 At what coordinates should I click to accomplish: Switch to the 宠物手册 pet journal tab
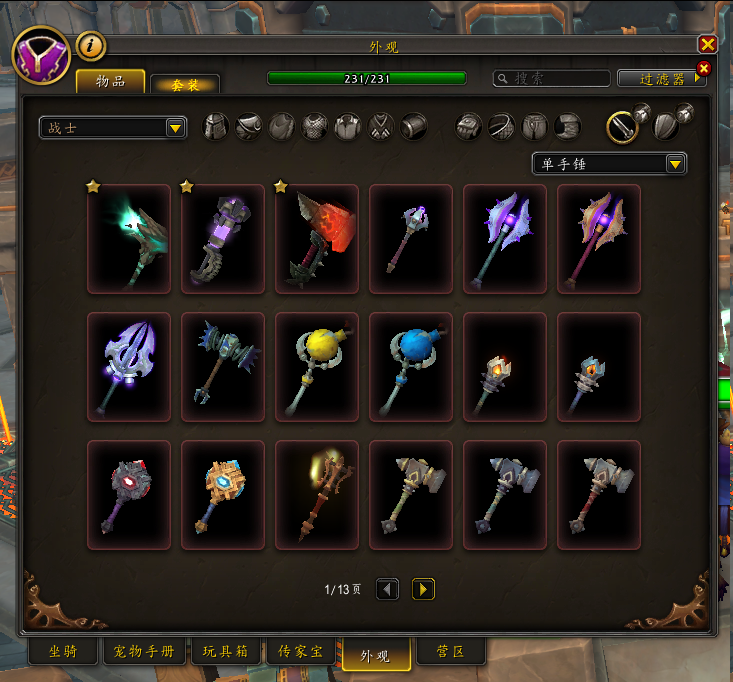pyautogui.click(x=143, y=652)
